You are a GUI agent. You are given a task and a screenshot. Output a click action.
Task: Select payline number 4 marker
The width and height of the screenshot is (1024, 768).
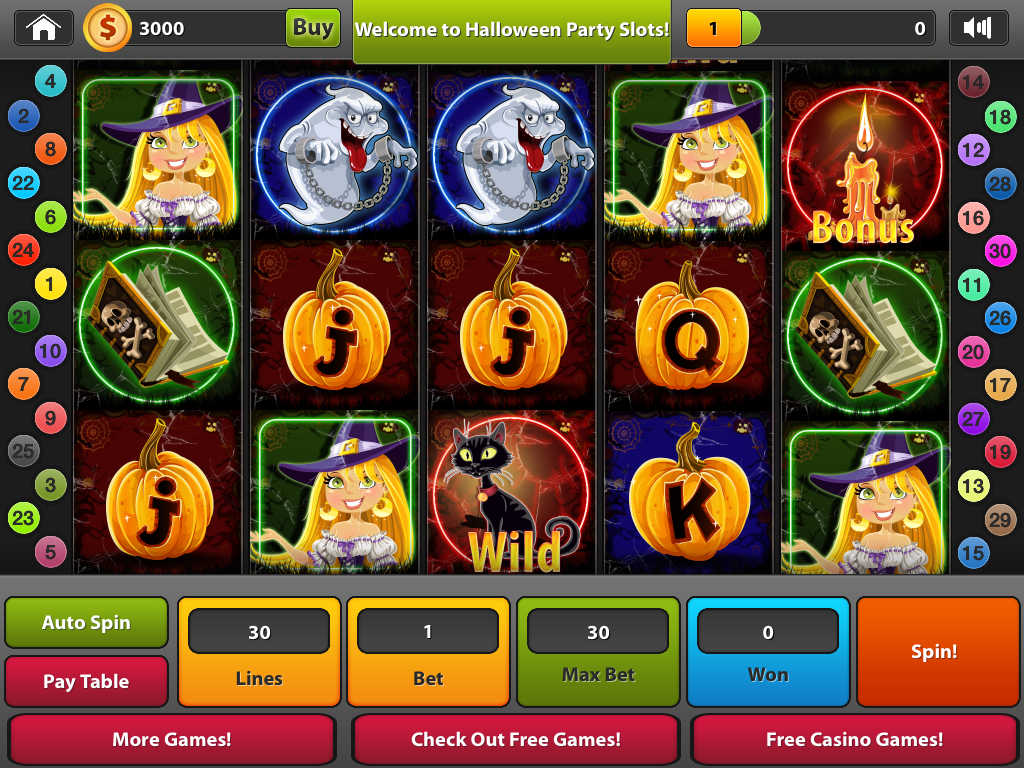pos(50,81)
